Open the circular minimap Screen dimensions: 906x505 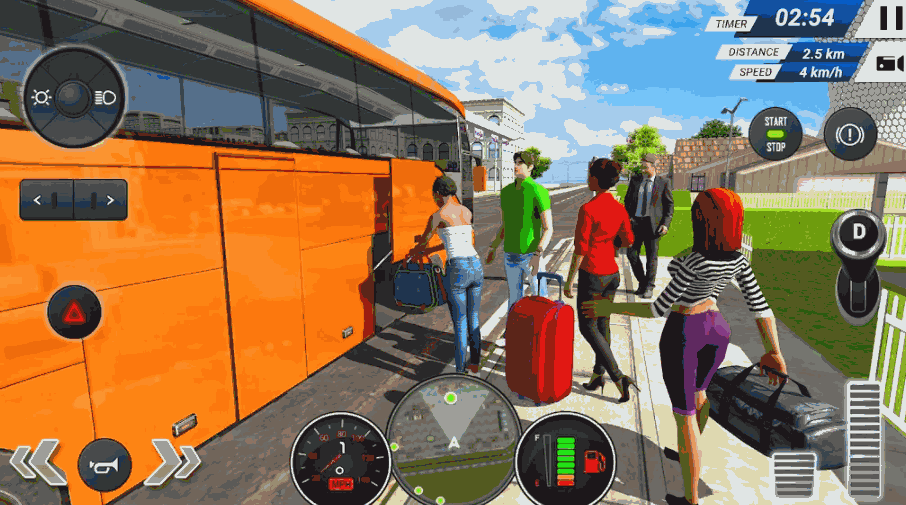pos(452,440)
